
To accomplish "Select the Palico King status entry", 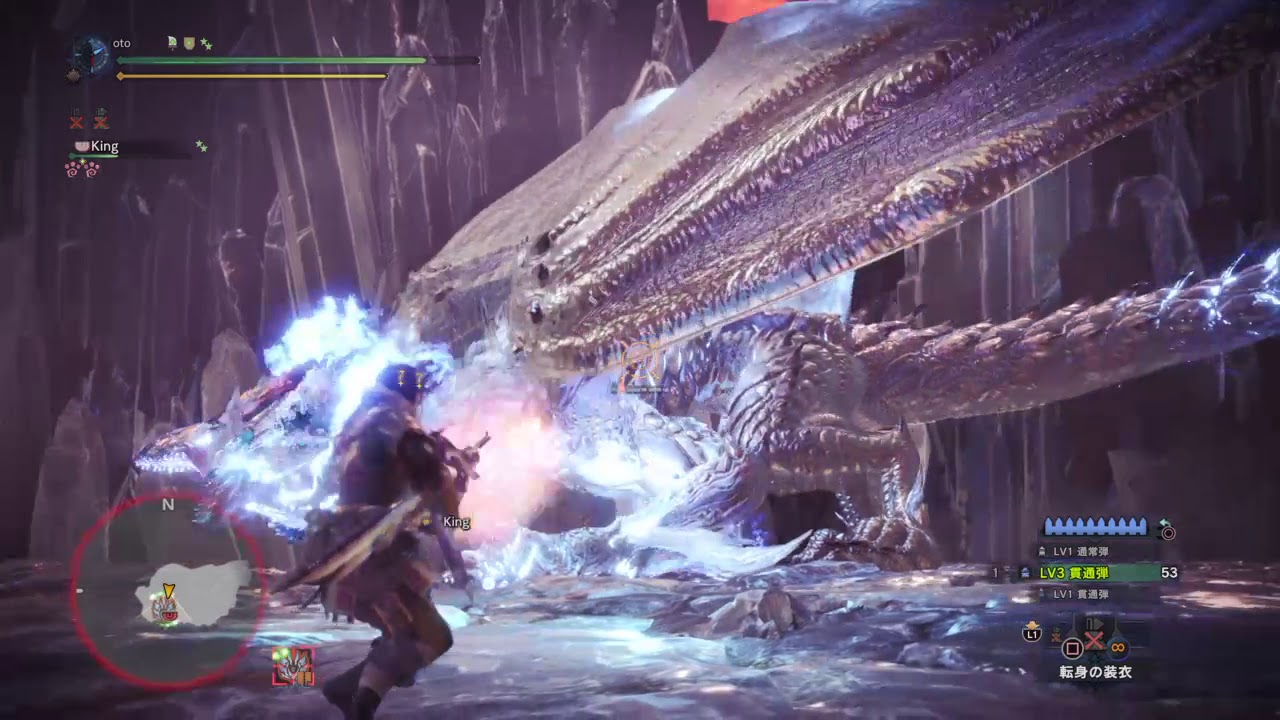I will click(105, 147).
